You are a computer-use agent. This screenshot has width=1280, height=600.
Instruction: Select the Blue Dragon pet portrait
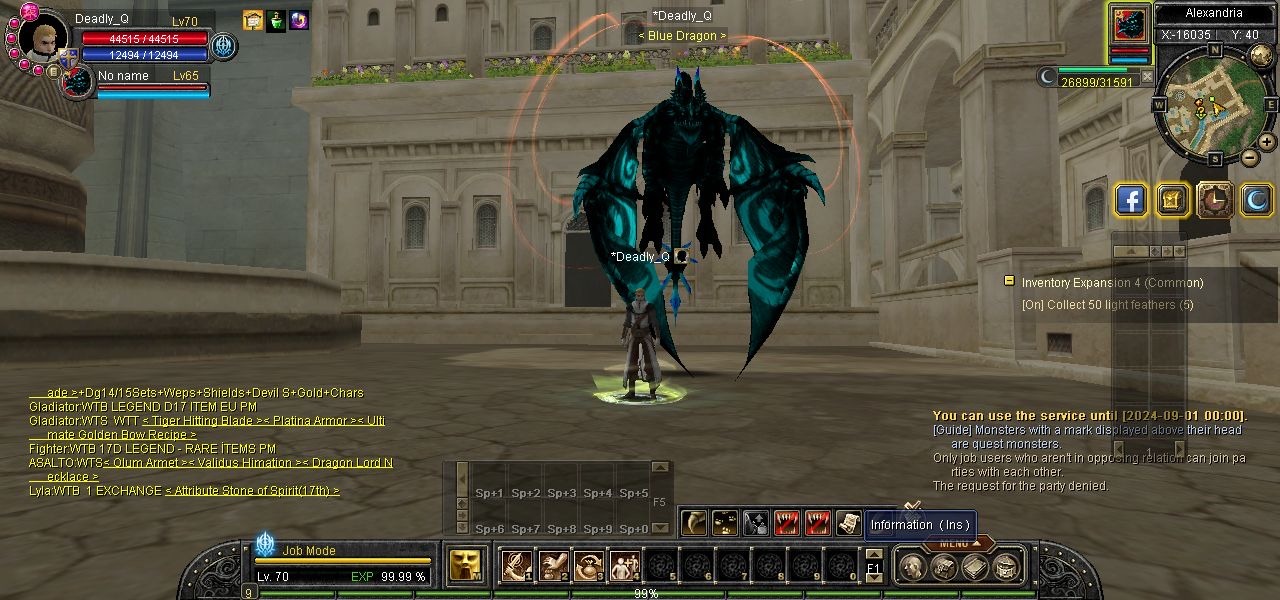point(76,82)
